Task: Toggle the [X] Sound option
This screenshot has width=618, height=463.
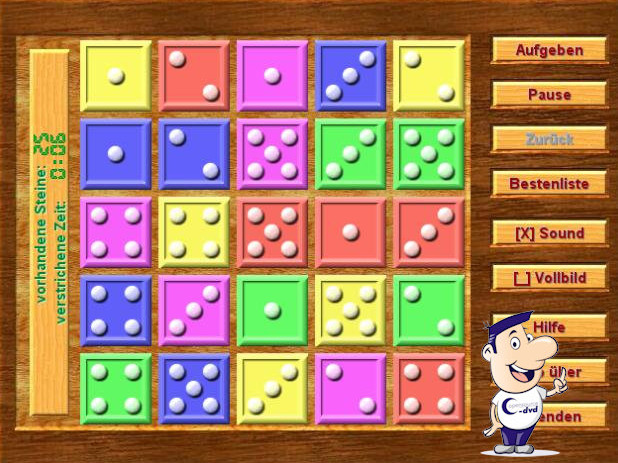Action: point(549,233)
